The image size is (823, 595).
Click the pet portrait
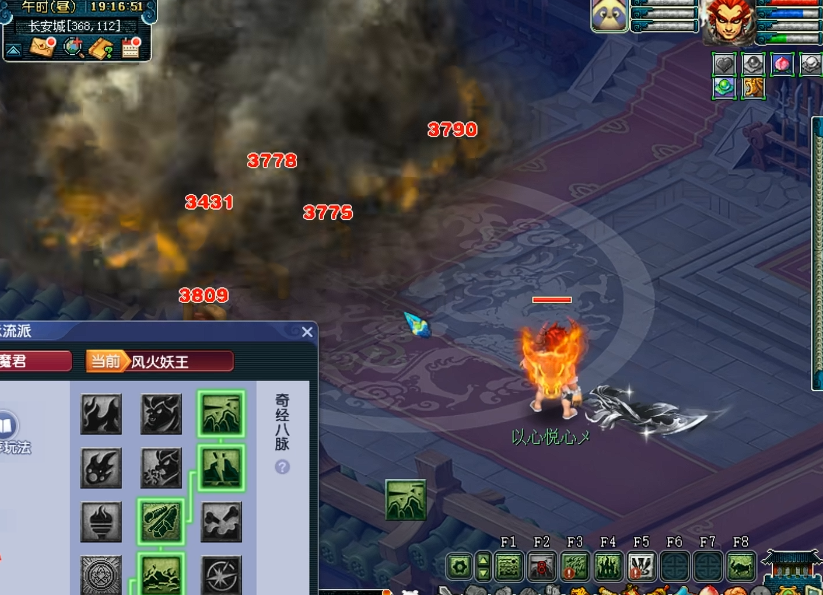coord(610,16)
